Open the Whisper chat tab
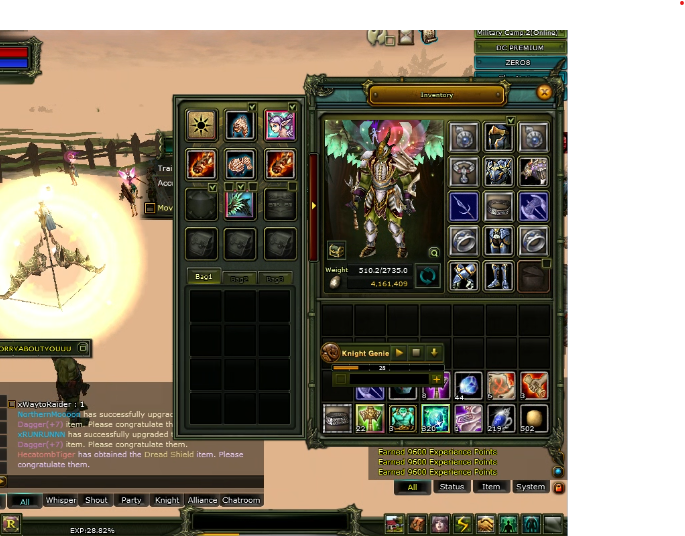685x536 pixels. coord(61,500)
